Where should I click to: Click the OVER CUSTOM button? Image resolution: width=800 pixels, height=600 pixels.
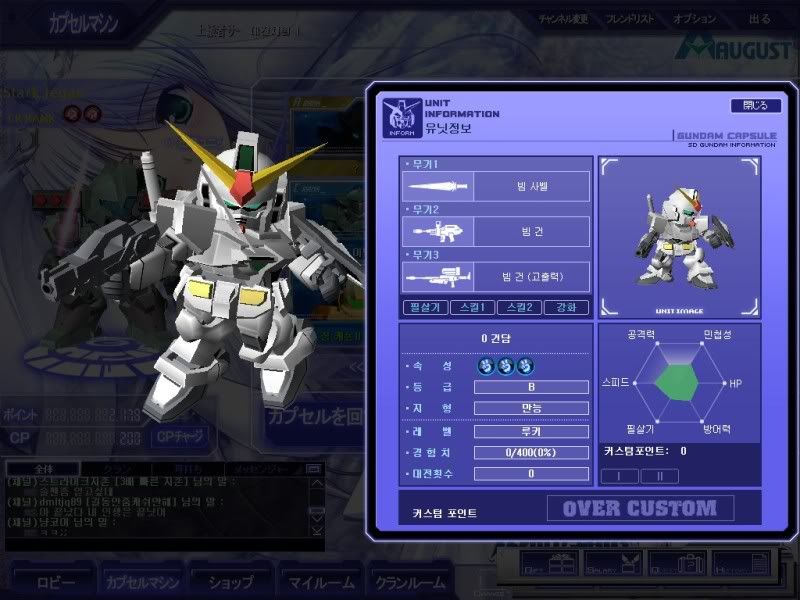click(x=640, y=508)
